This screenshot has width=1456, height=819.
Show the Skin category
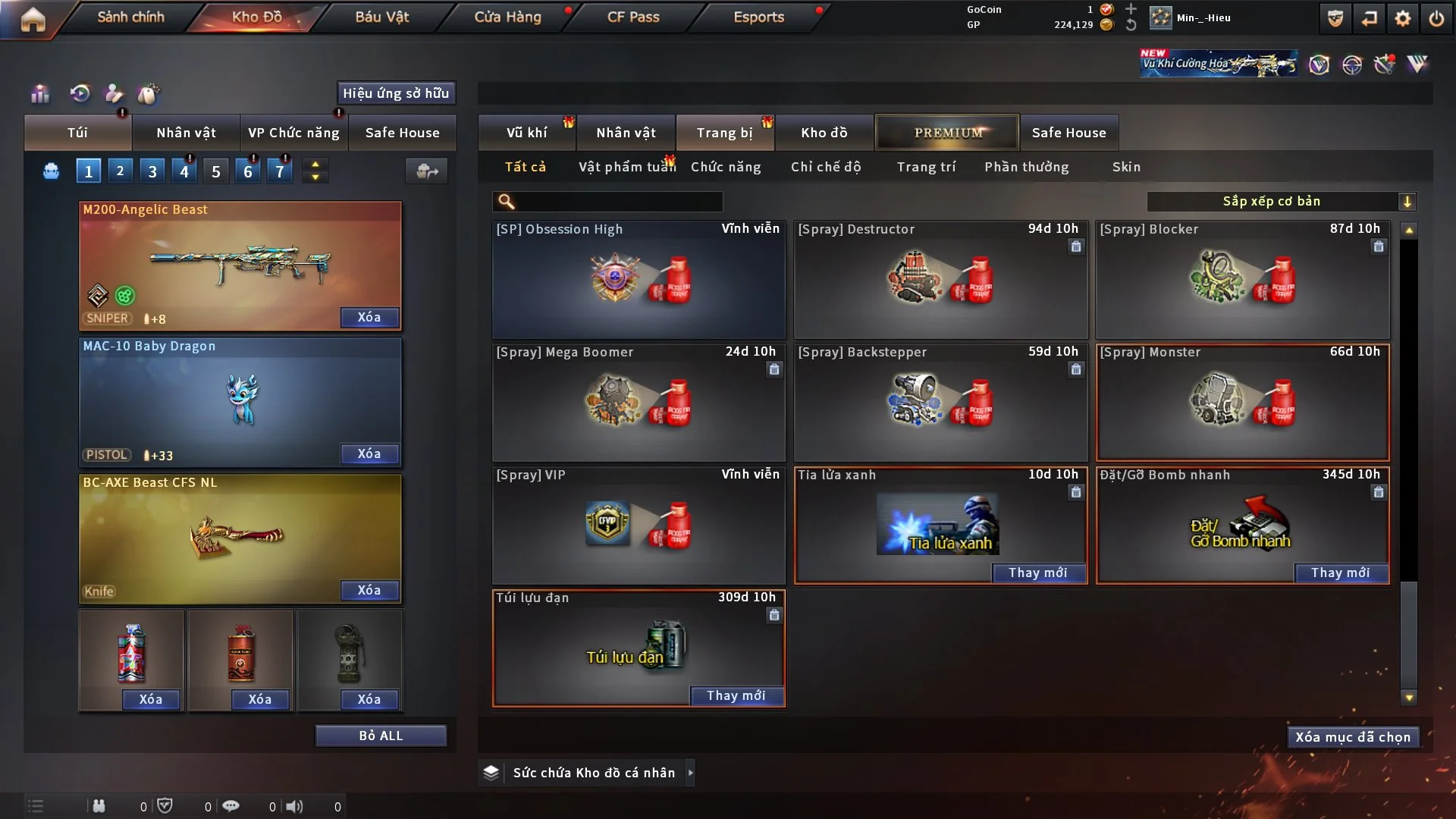coord(1126,167)
